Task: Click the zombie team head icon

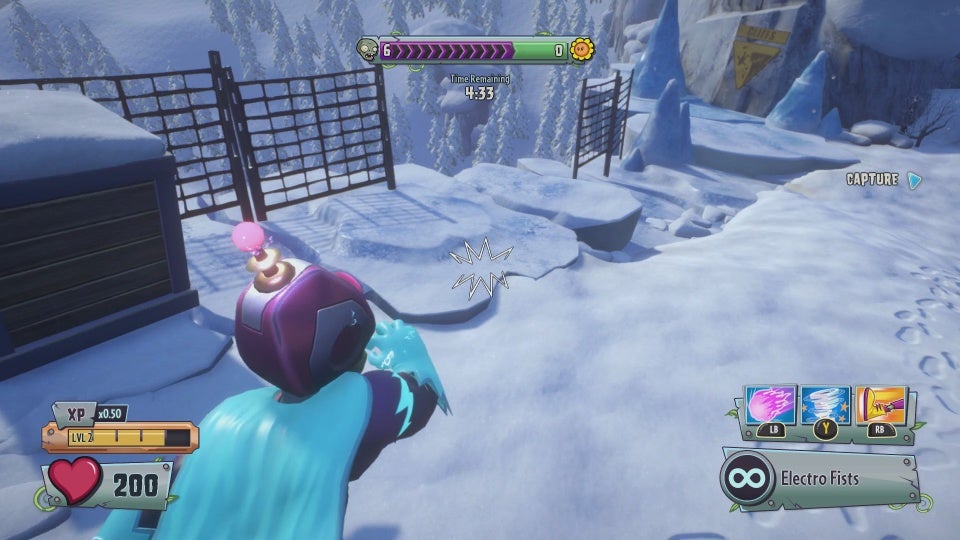Action: point(367,49)
